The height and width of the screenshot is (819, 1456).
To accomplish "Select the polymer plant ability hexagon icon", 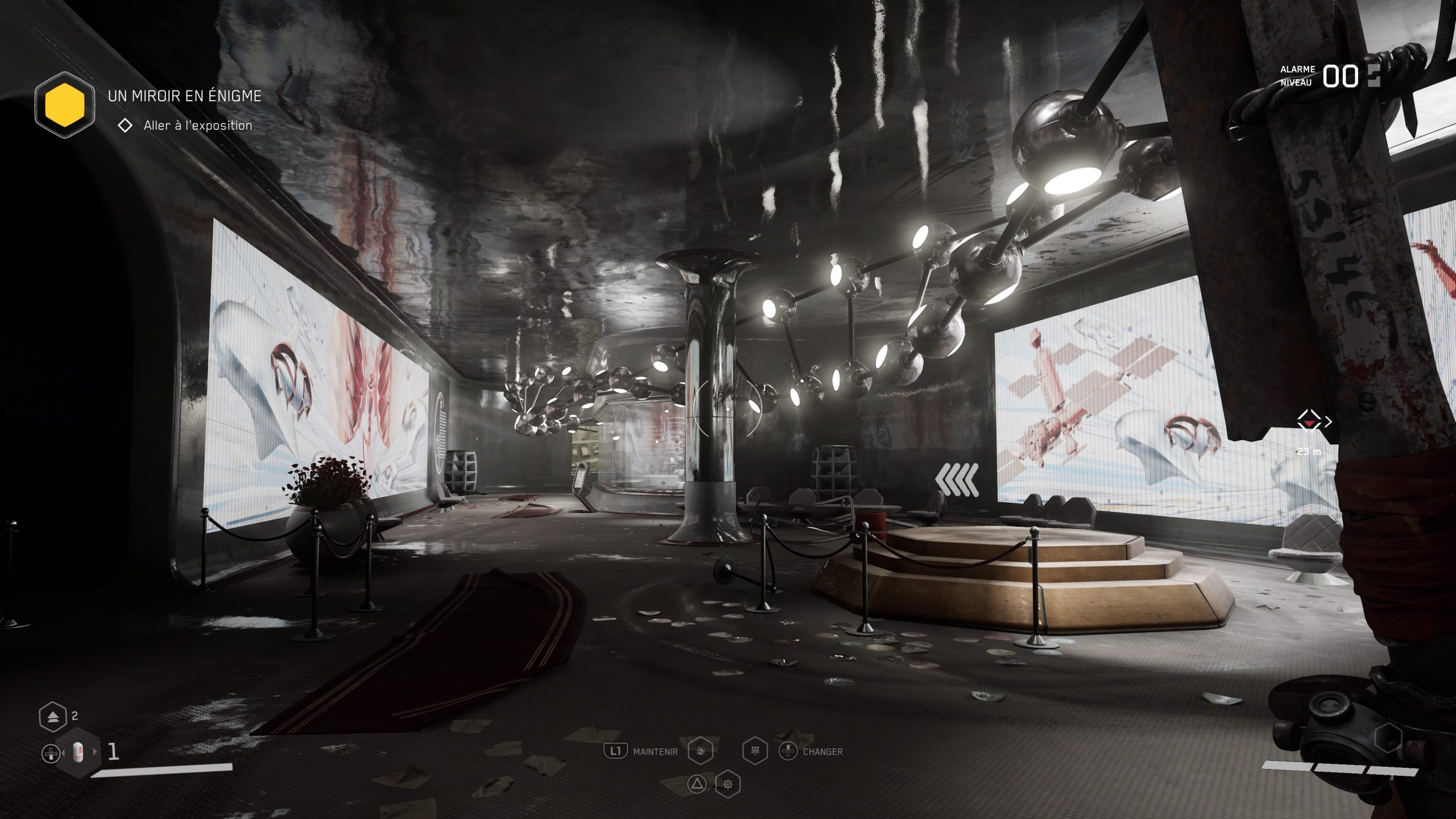I will click(755, 751).
